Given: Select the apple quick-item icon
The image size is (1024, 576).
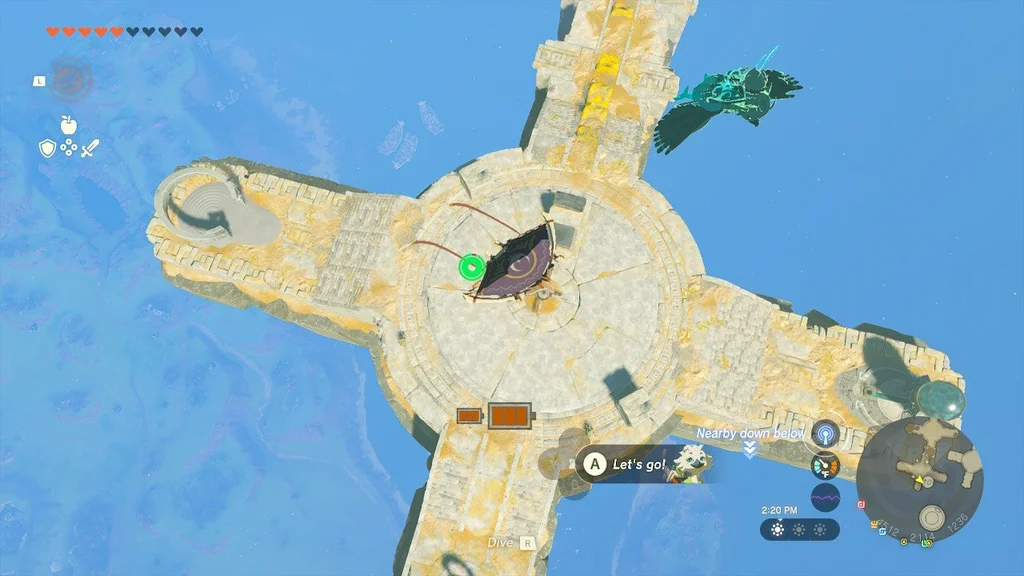Looking at the screenshot, I should pyautogui.click(x=69, y=125).
